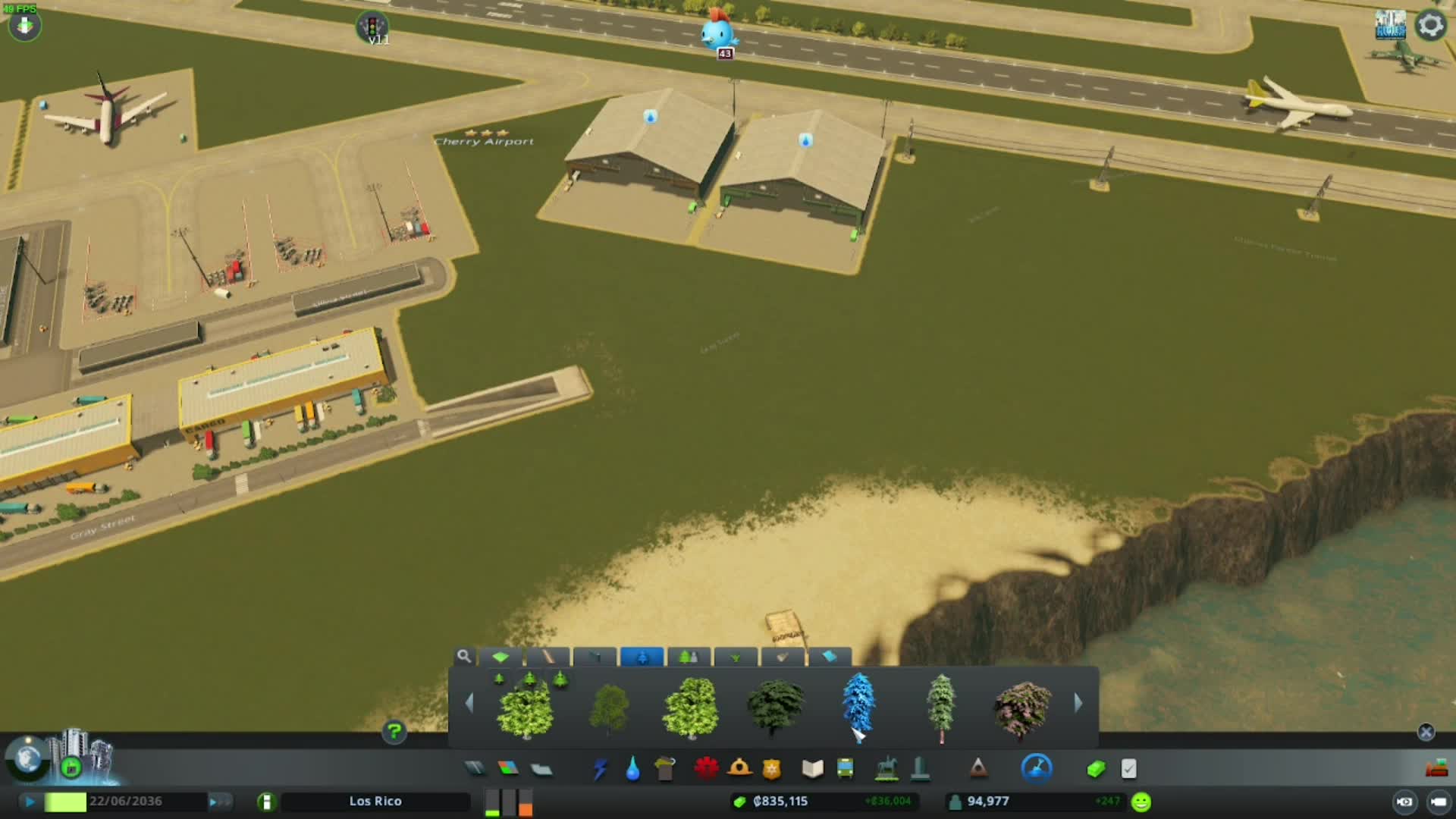Open the Electricity lightning bolt menu

tap(600, 769)
